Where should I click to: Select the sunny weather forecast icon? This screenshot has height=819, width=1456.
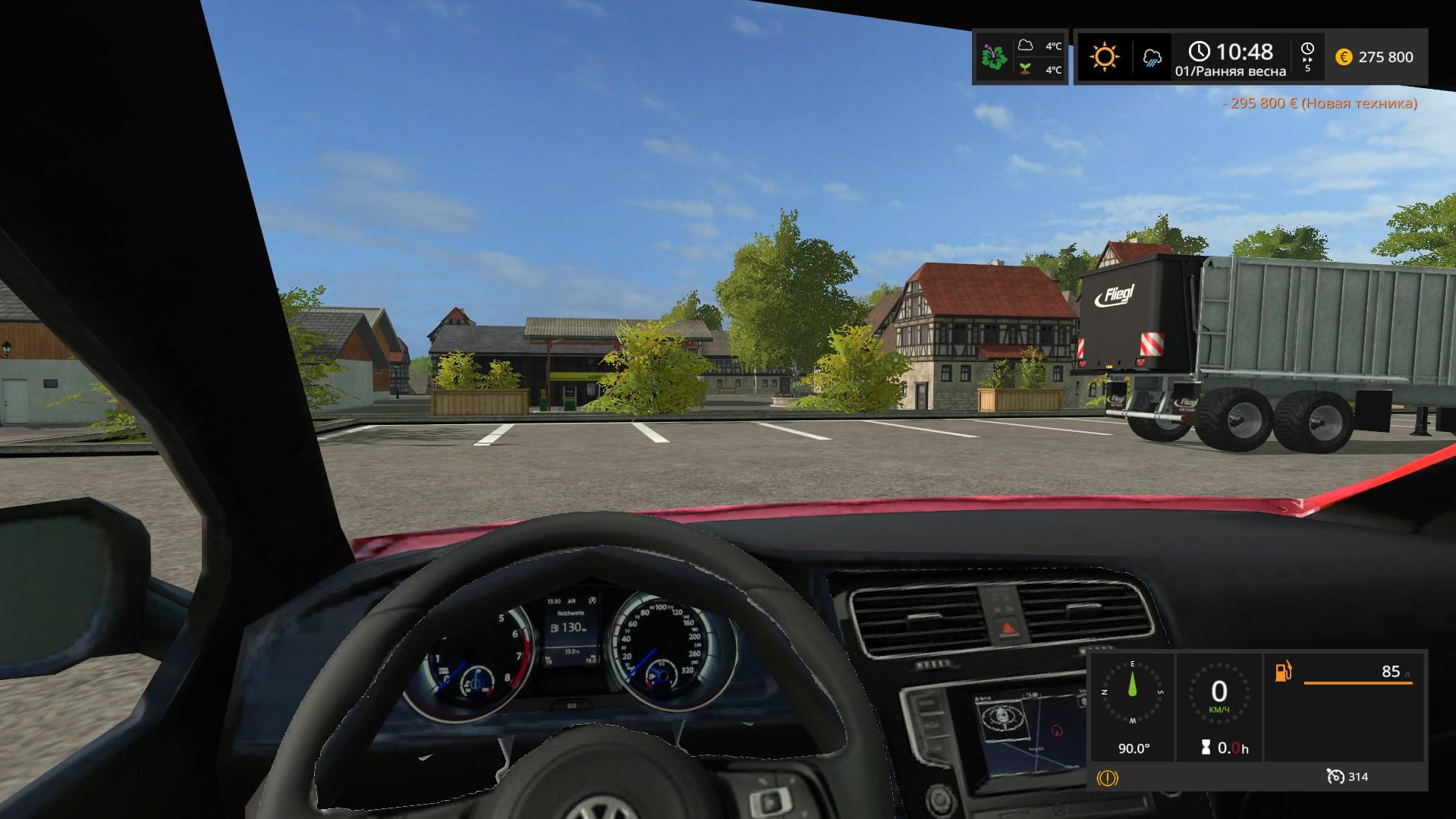click(1104, 57)
